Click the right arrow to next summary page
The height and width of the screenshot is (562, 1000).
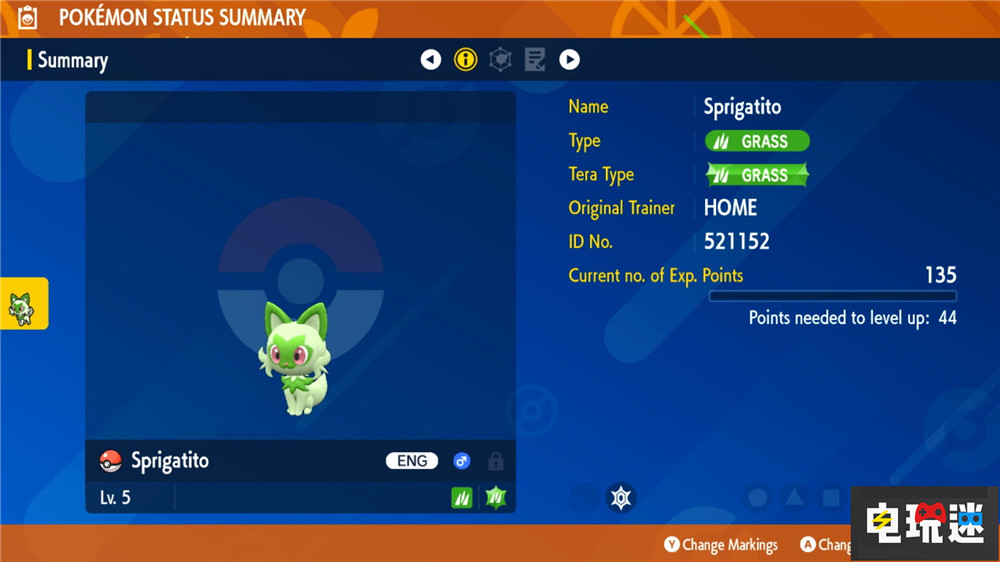[x=569, y=60]
